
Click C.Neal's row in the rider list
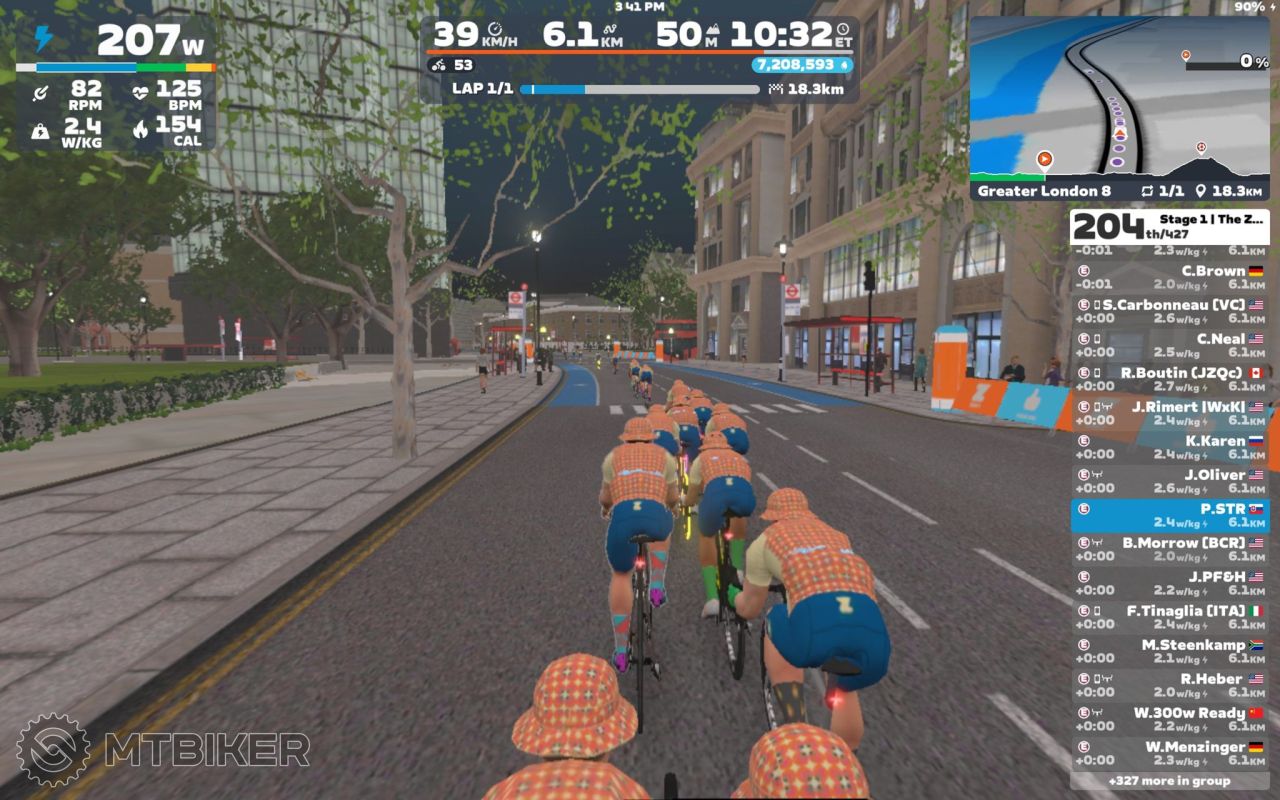[1170, 345]
